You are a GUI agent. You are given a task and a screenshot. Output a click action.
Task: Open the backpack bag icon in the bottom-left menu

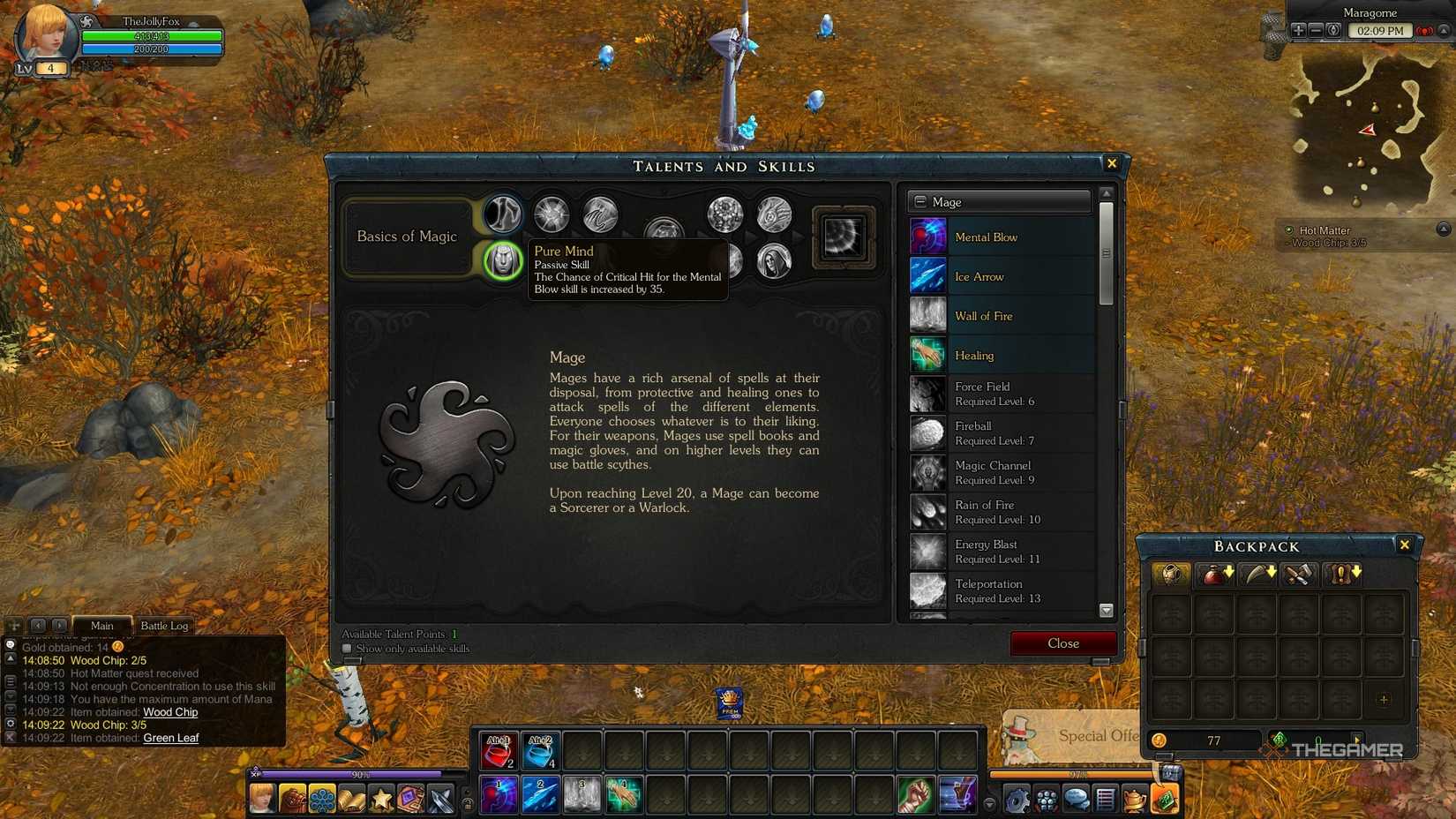[292, 797]
